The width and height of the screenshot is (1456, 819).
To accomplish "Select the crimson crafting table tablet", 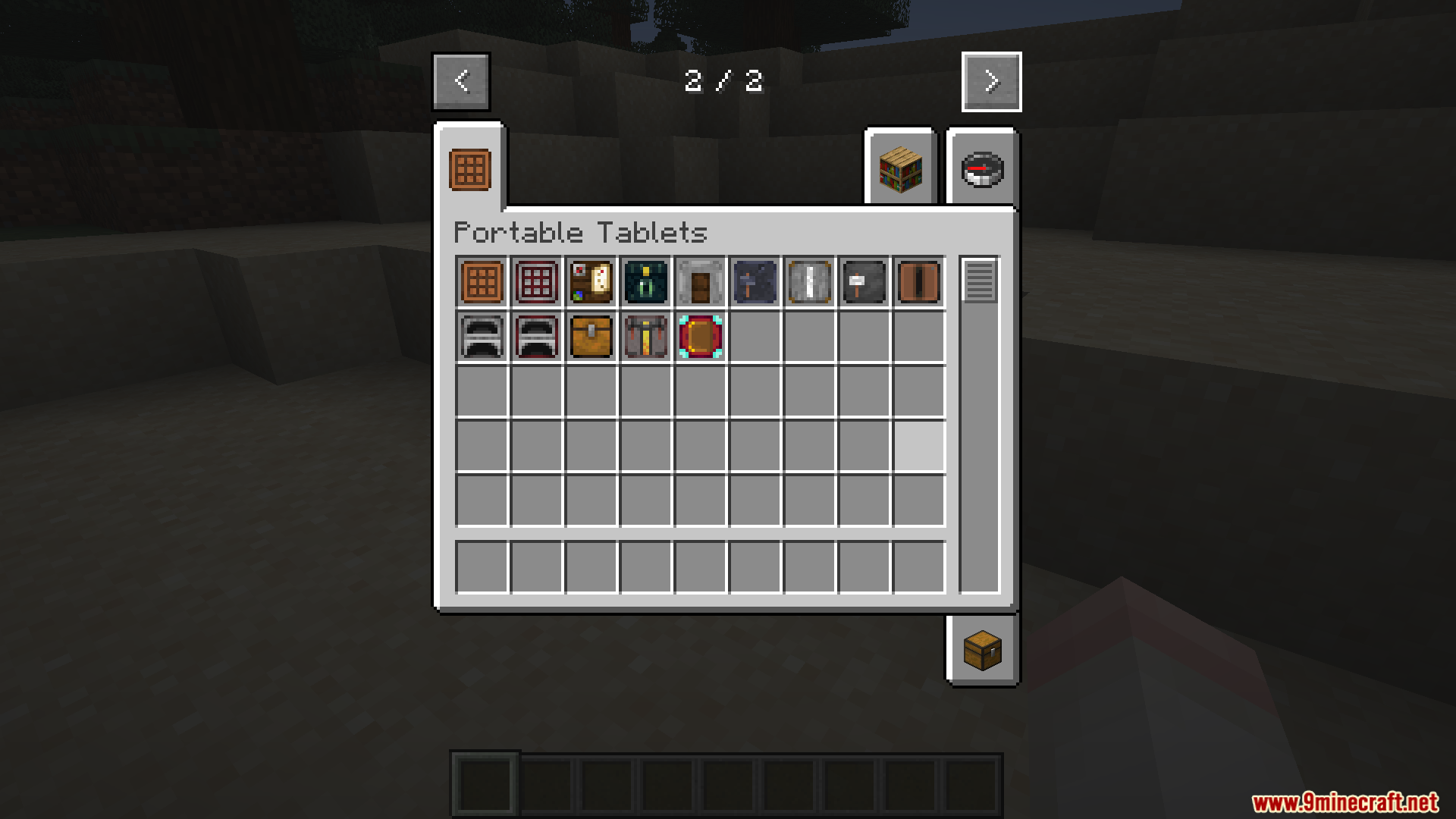I will [535, 282].
